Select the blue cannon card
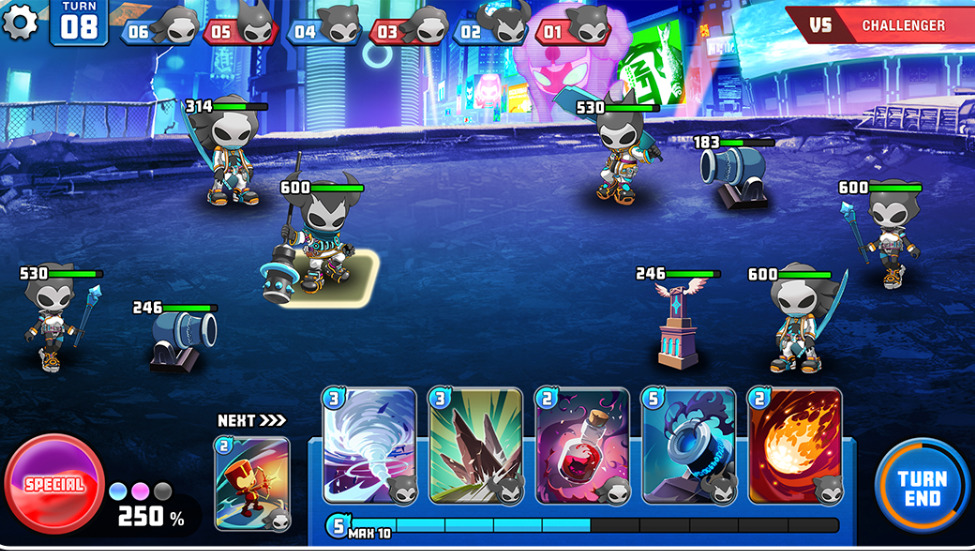Image resolution: width=975 pixels, height=551 pixels. (688, 446)
